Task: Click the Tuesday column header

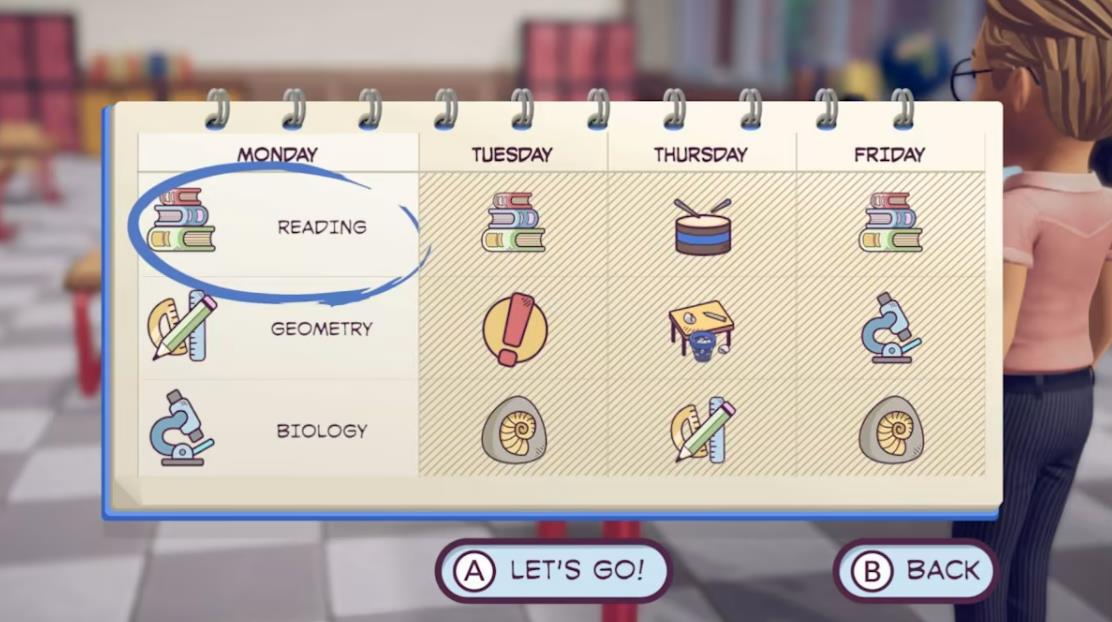Action: coord(512,154)
